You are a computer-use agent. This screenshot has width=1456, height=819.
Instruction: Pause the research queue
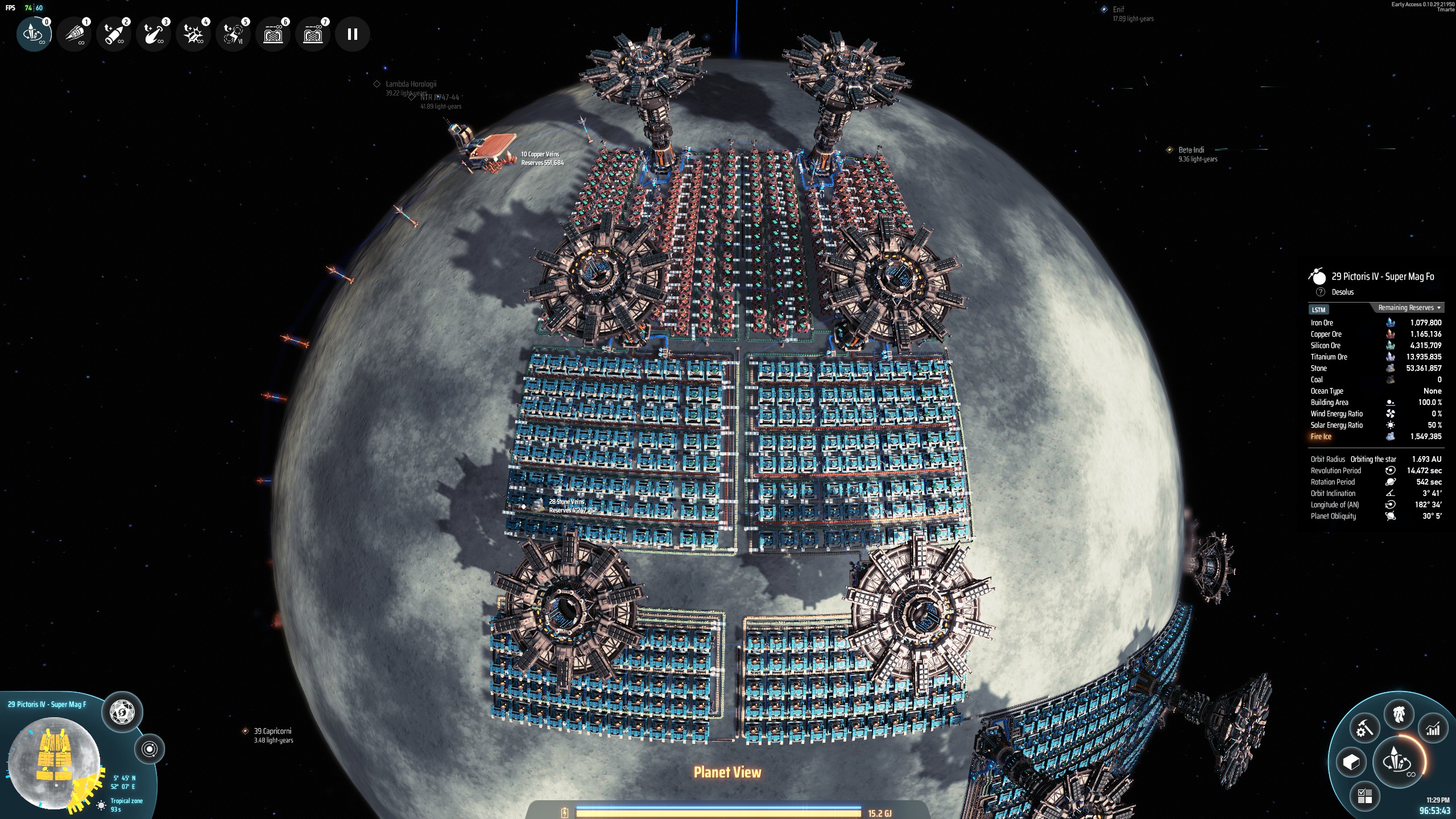(x=353, y=34)
